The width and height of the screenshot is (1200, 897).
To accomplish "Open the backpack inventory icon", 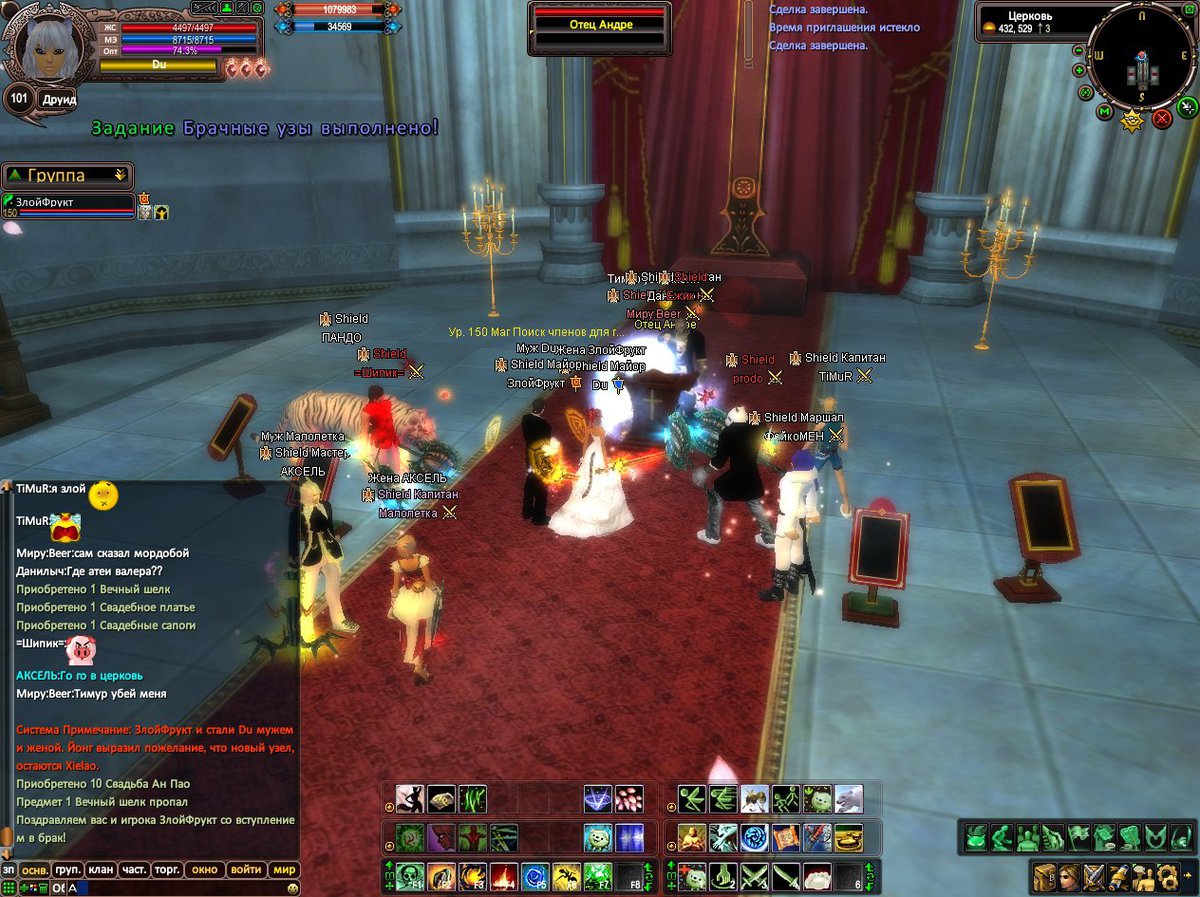I will click(1045, 877).
